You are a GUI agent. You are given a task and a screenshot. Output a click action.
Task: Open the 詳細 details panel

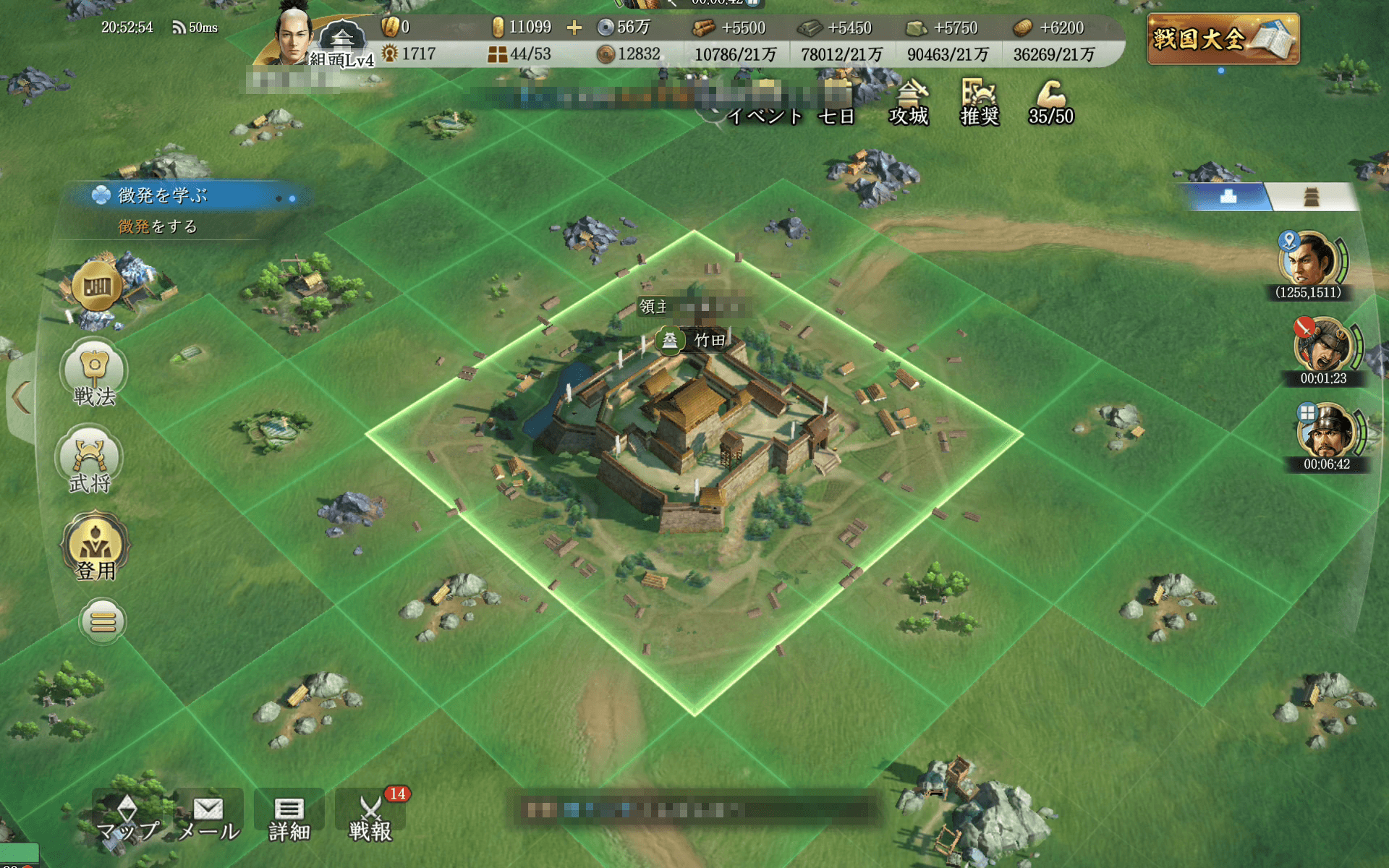pyautogui.click(x=289, y=817)
